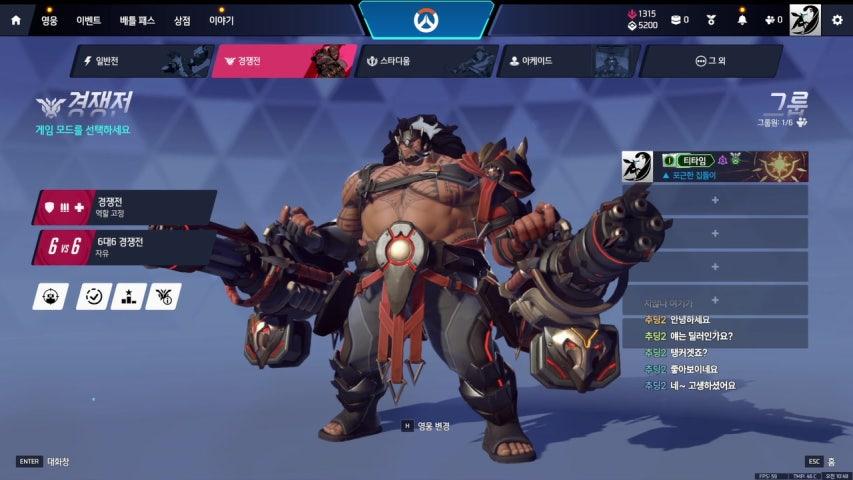Screen dimensions: 853x480
Task: Open the 배틀 패스 (Battle Pass) menu
Action: [138, 20]
